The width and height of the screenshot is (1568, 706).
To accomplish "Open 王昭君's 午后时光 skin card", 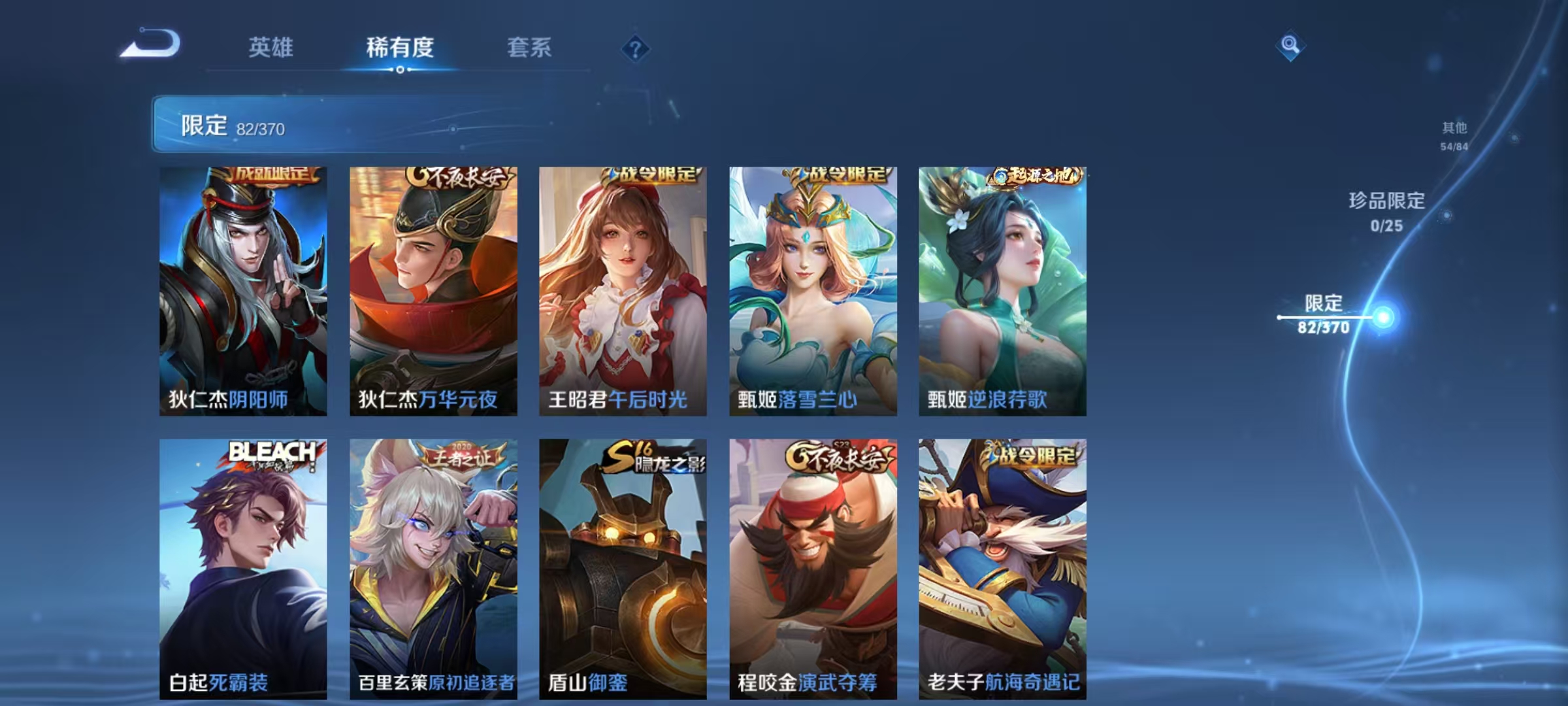I will point(622,288).
